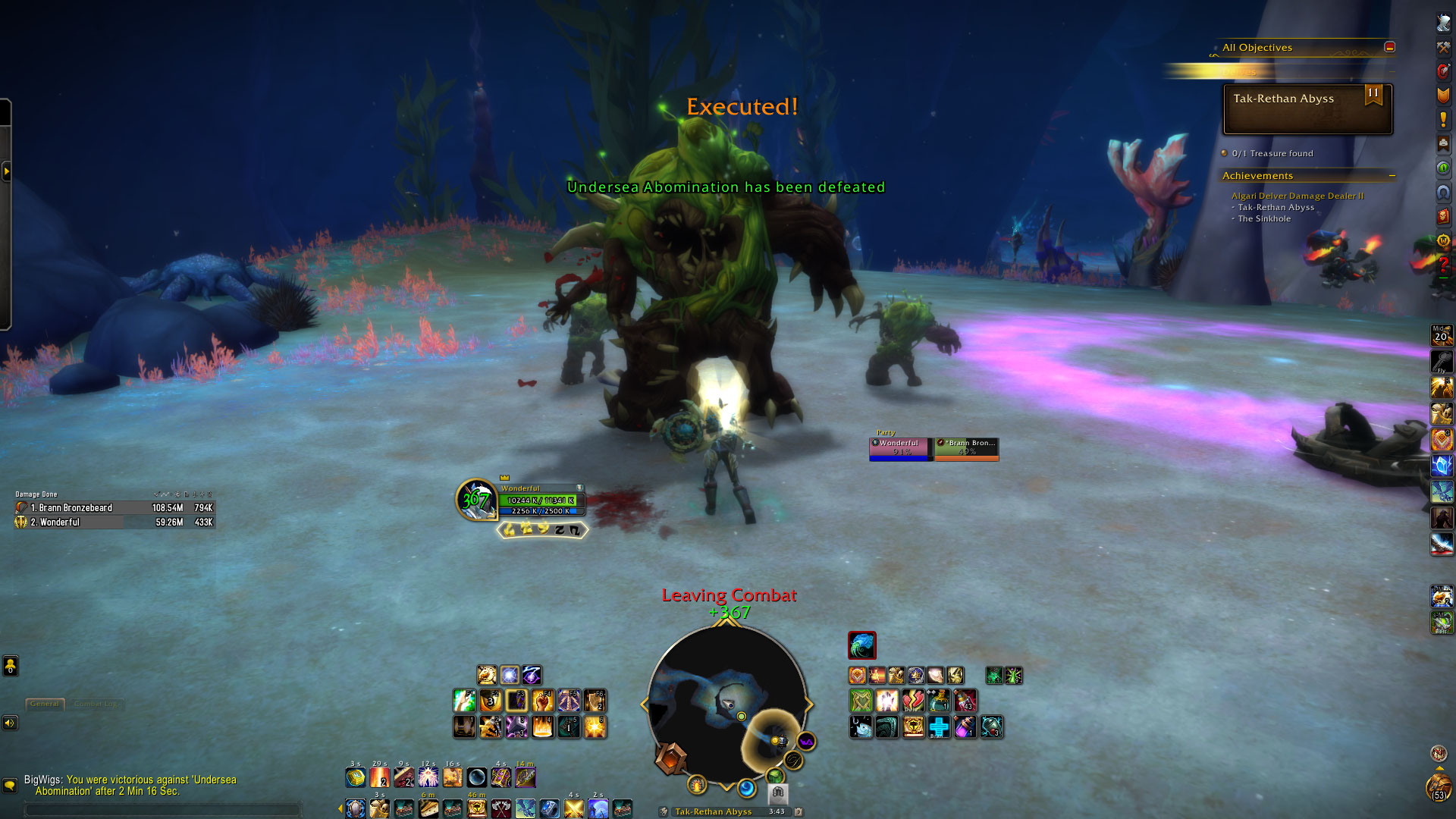Collapse the All Objectives tracker
Viewport: 1456px width, 819px height.
point(1389,47)
